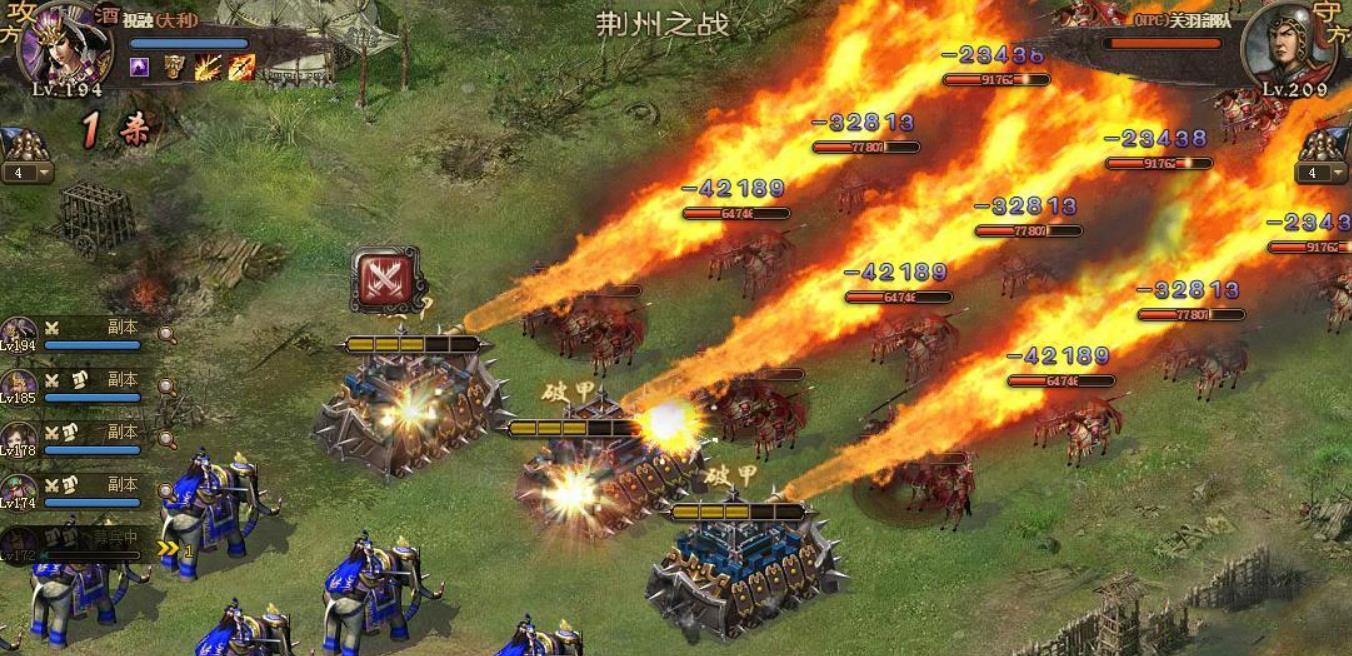The image size is (1352, 656).
Task: Open magnifier next to Lv178 general
Action: 168,439
